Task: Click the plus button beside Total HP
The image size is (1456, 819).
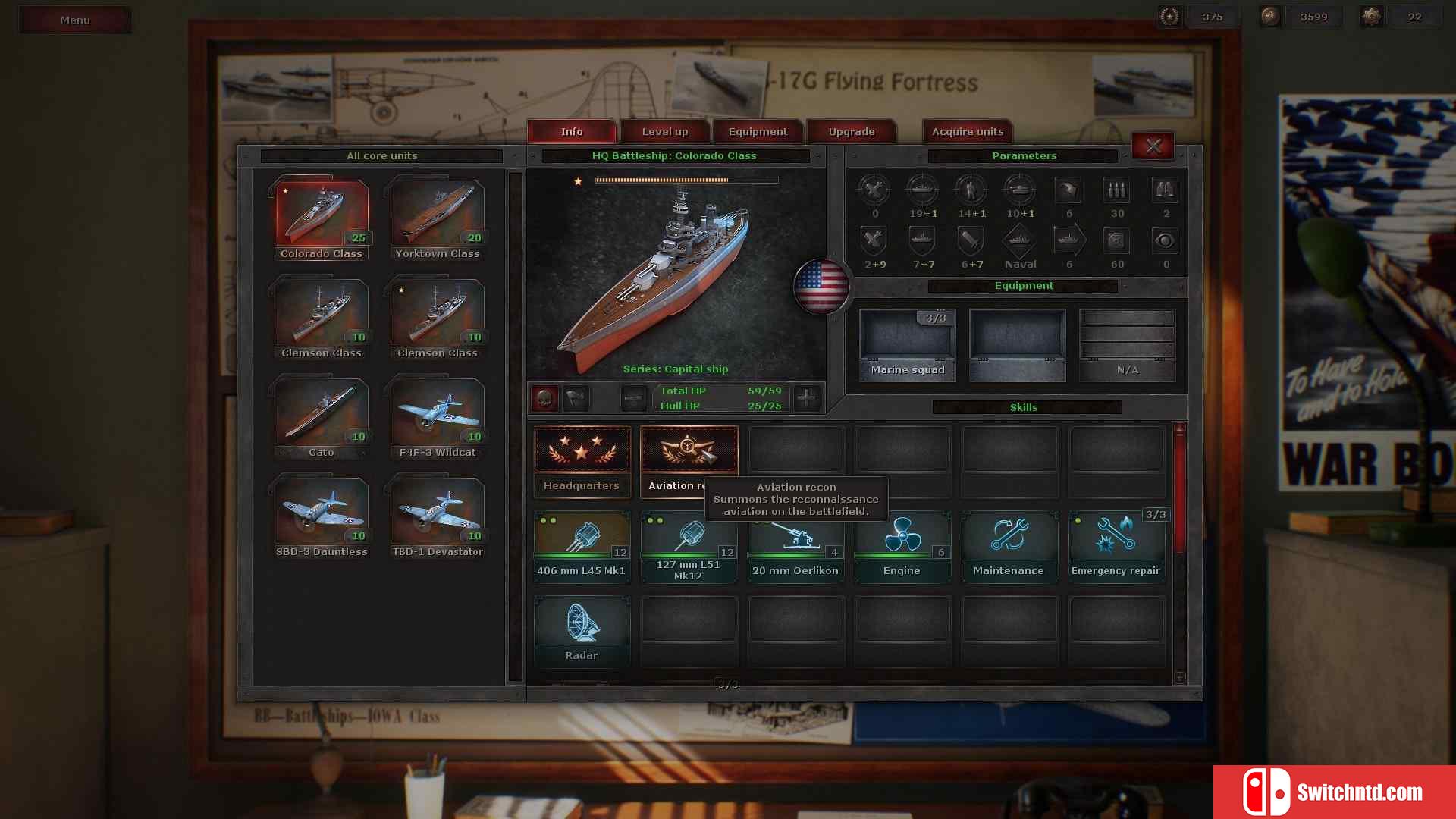Action: tap(806, 397)
